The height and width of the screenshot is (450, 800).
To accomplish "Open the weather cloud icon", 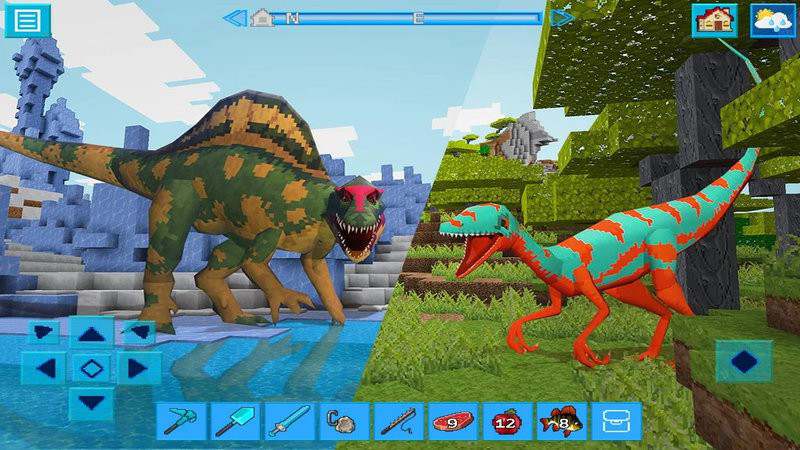I will click(x=772, y=20).
